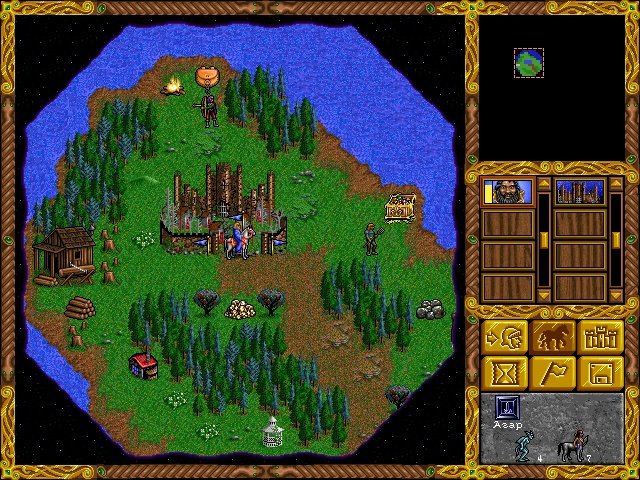
Task: Click the hero army status panel
Action: point(553,428)
